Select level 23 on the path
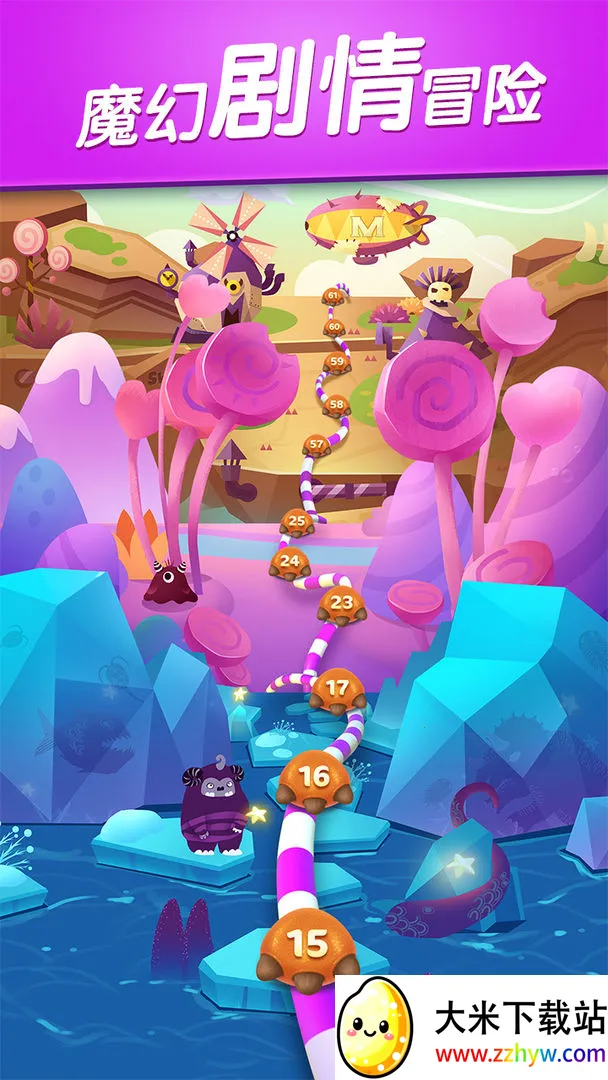The height and width of the screenshot is (1080, 608). point(342,603)
